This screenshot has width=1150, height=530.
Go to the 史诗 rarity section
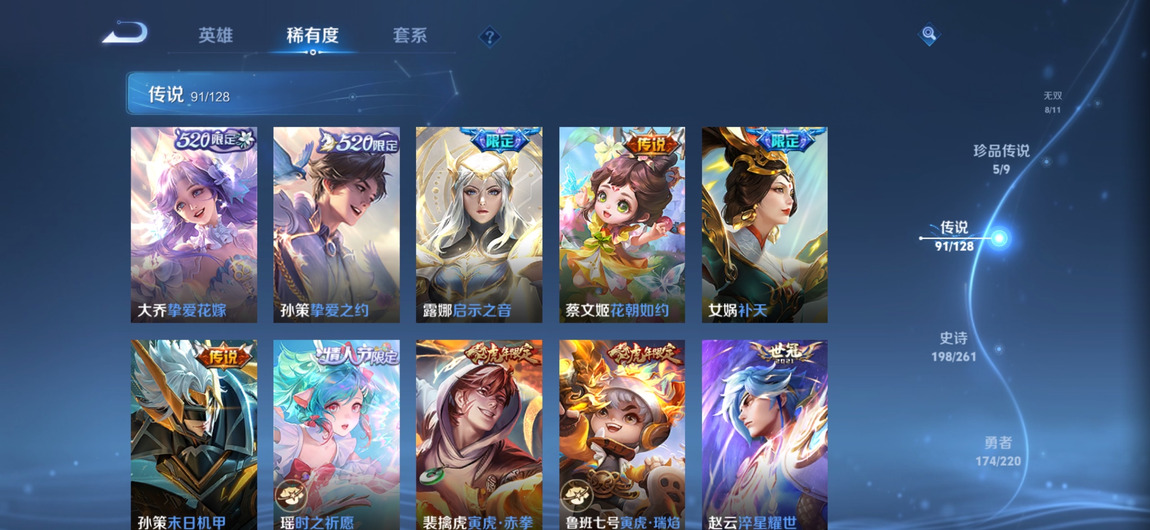(953, 346)
